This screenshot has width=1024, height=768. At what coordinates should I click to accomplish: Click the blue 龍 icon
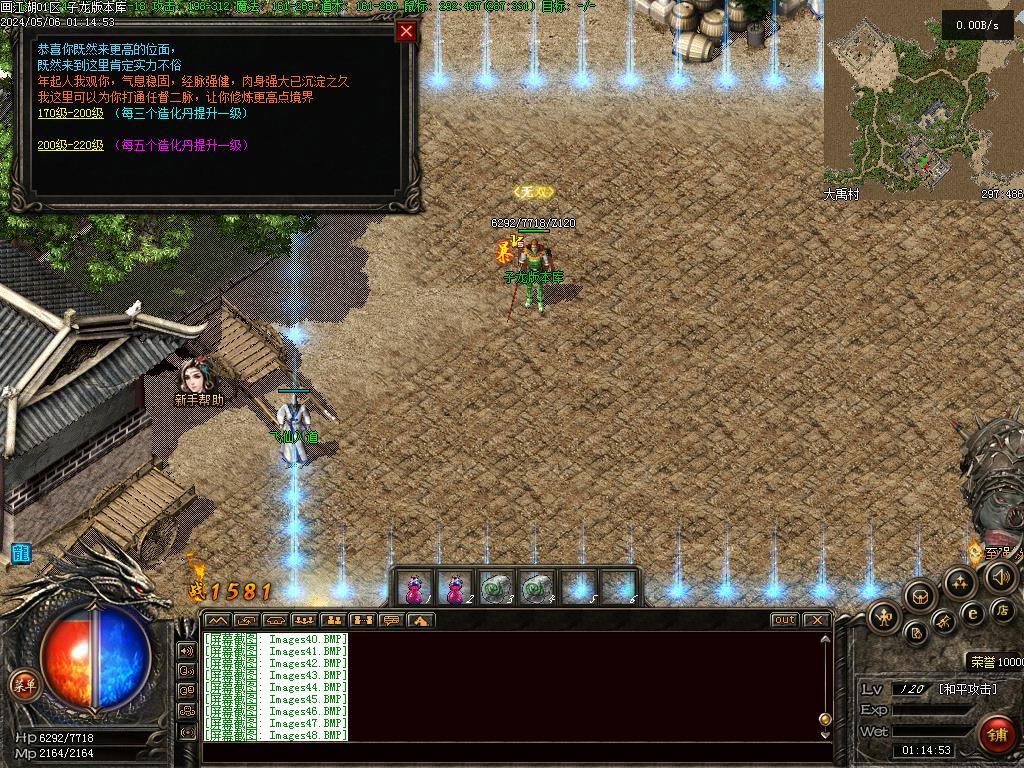(20, 553)
